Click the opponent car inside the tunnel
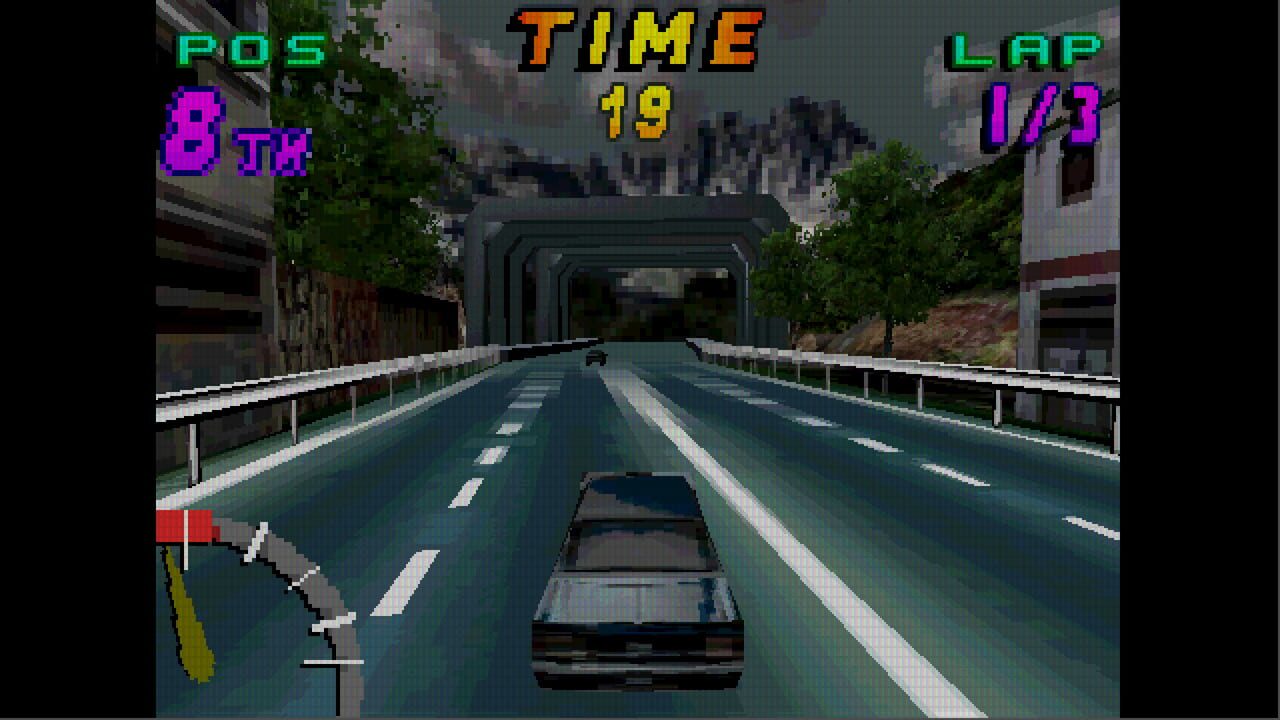 tap(598, 360)
